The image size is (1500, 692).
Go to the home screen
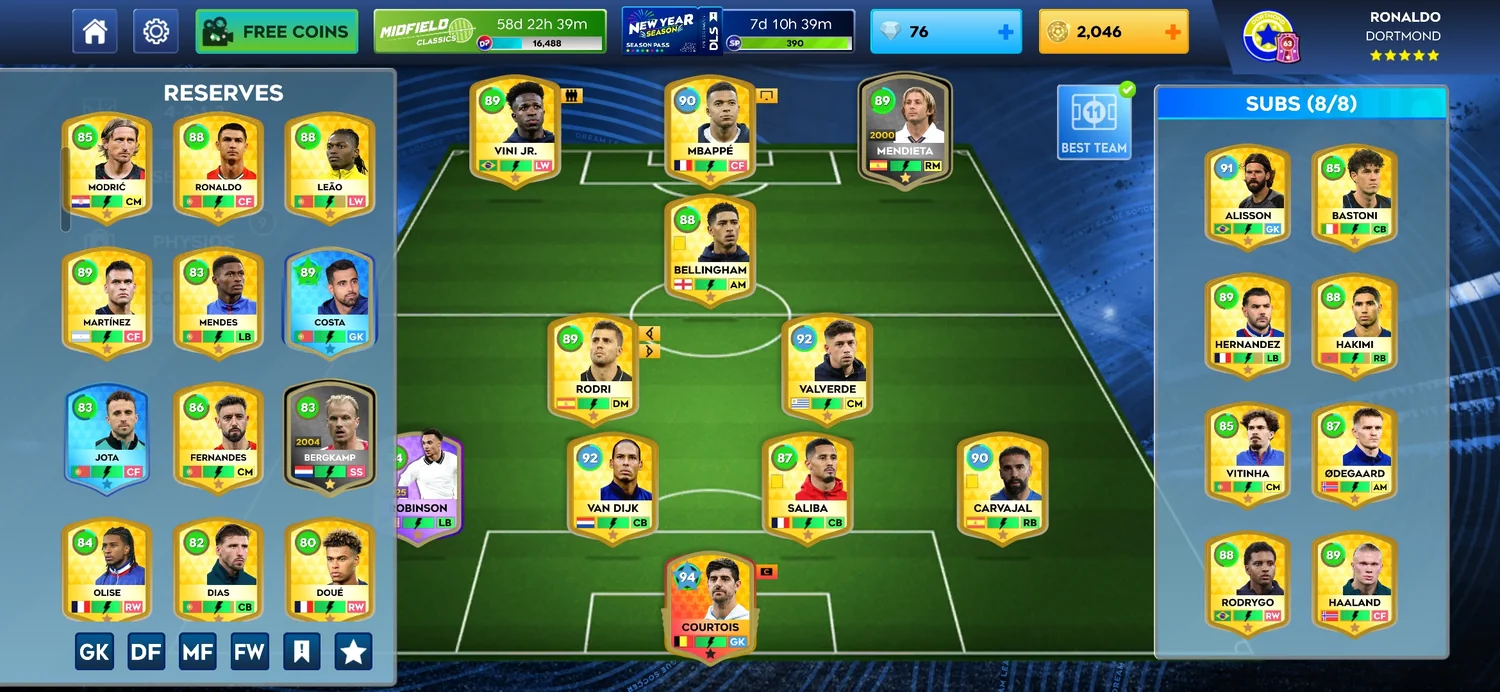tap(95, 31)
